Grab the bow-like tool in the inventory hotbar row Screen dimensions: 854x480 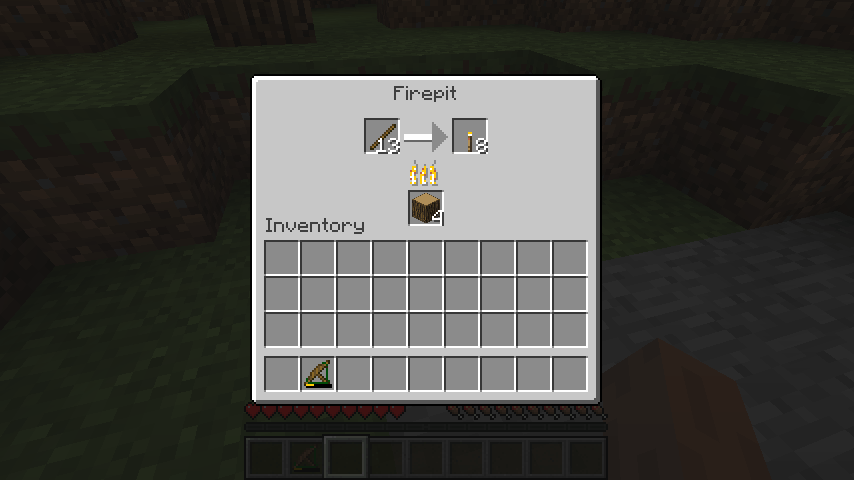[x=318, y=374]
